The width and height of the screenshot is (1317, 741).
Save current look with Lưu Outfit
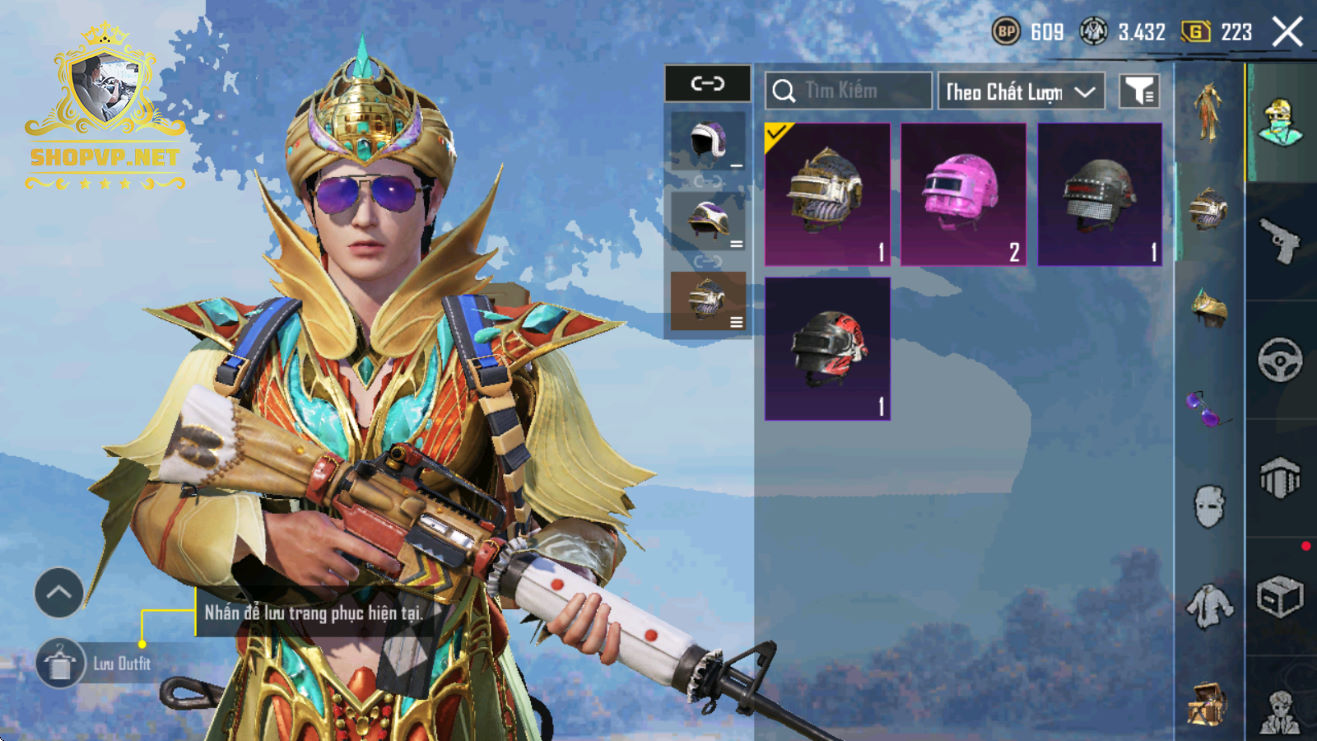60,663
